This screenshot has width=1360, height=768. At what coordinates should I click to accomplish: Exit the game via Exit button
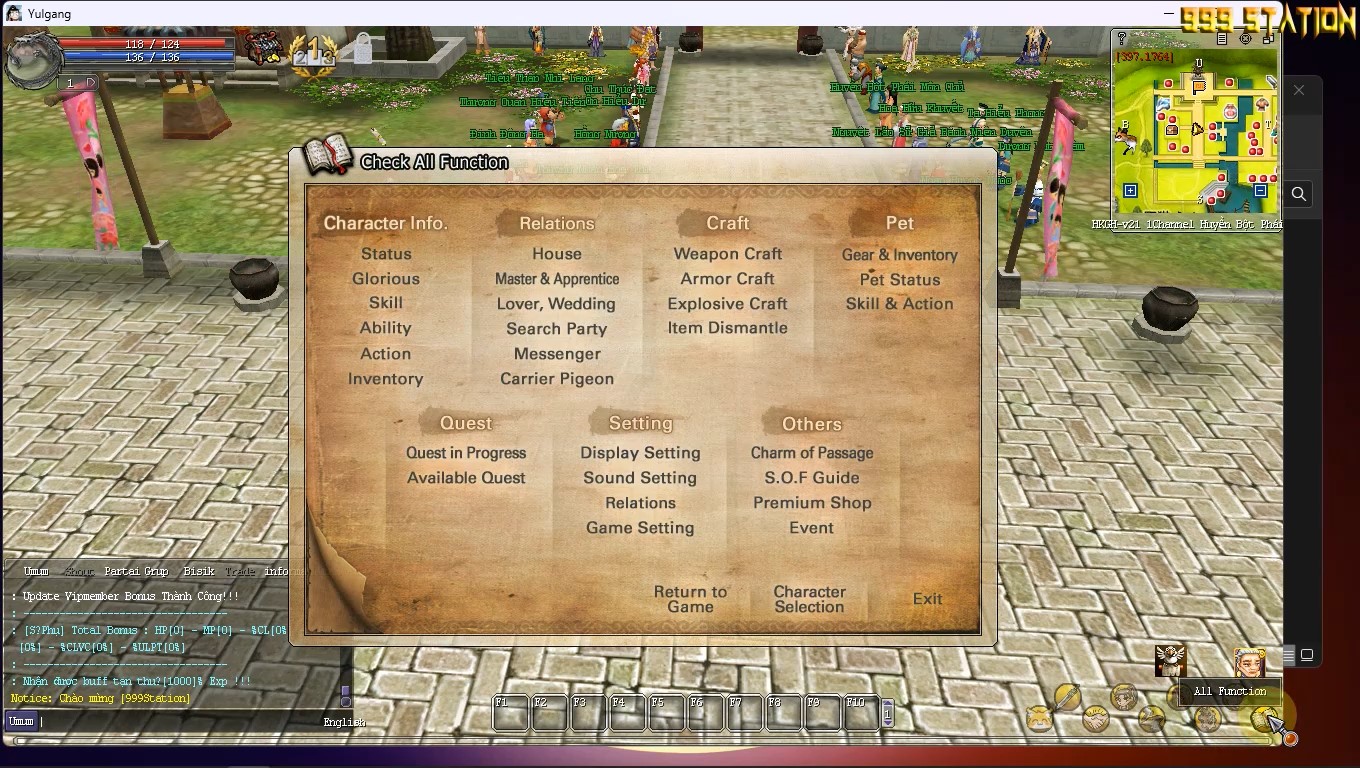(x=928, y=599)
